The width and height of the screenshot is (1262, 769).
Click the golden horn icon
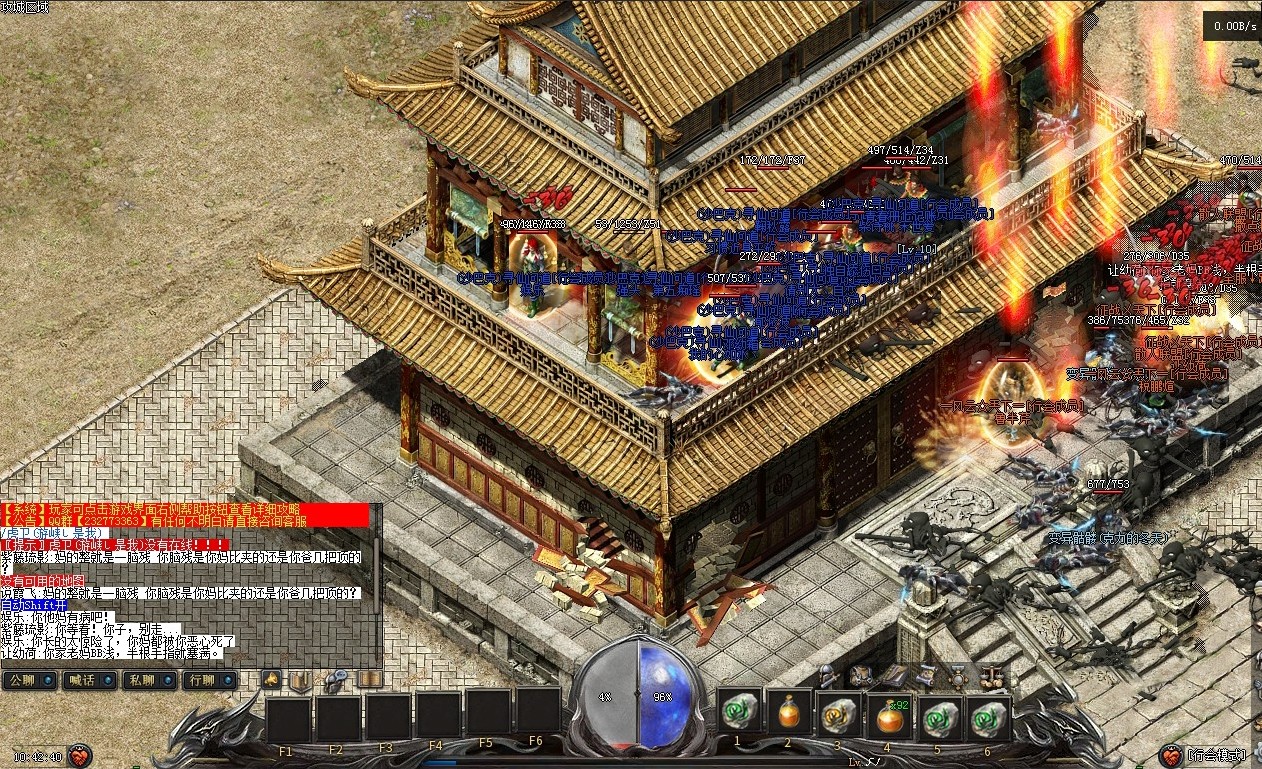tap(271, 680)
